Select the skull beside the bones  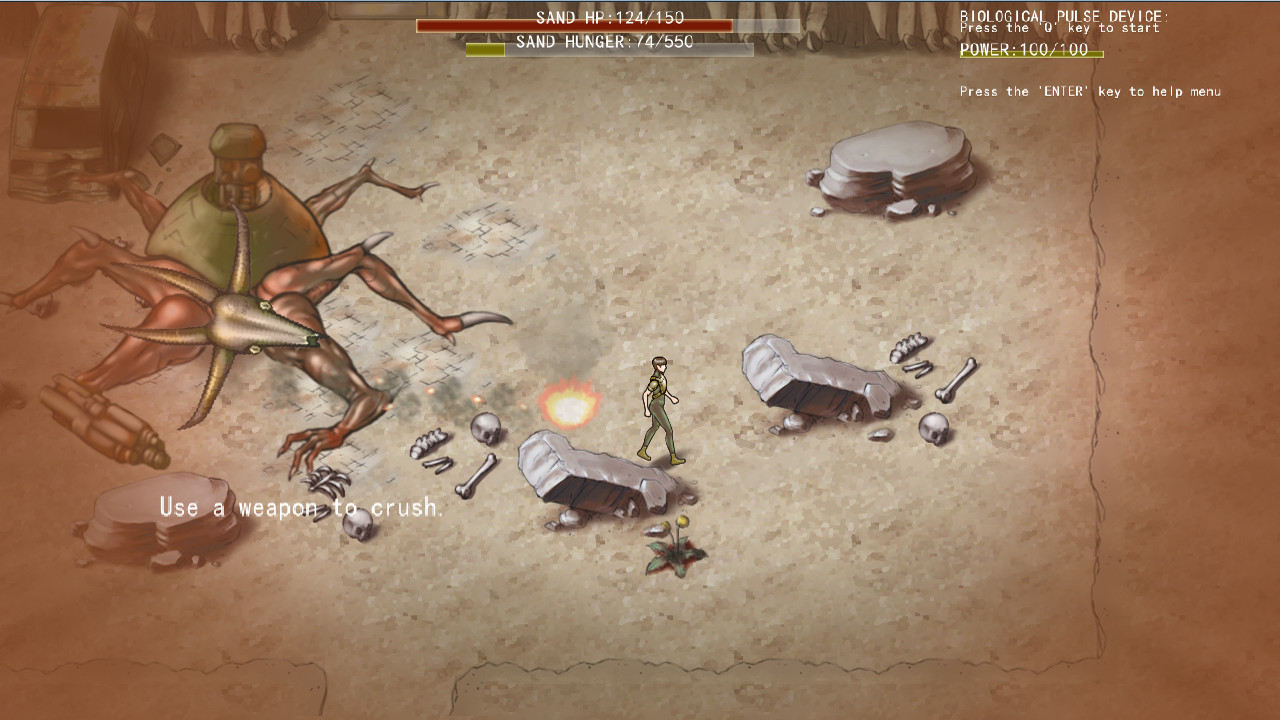click(x=487, y=428)
